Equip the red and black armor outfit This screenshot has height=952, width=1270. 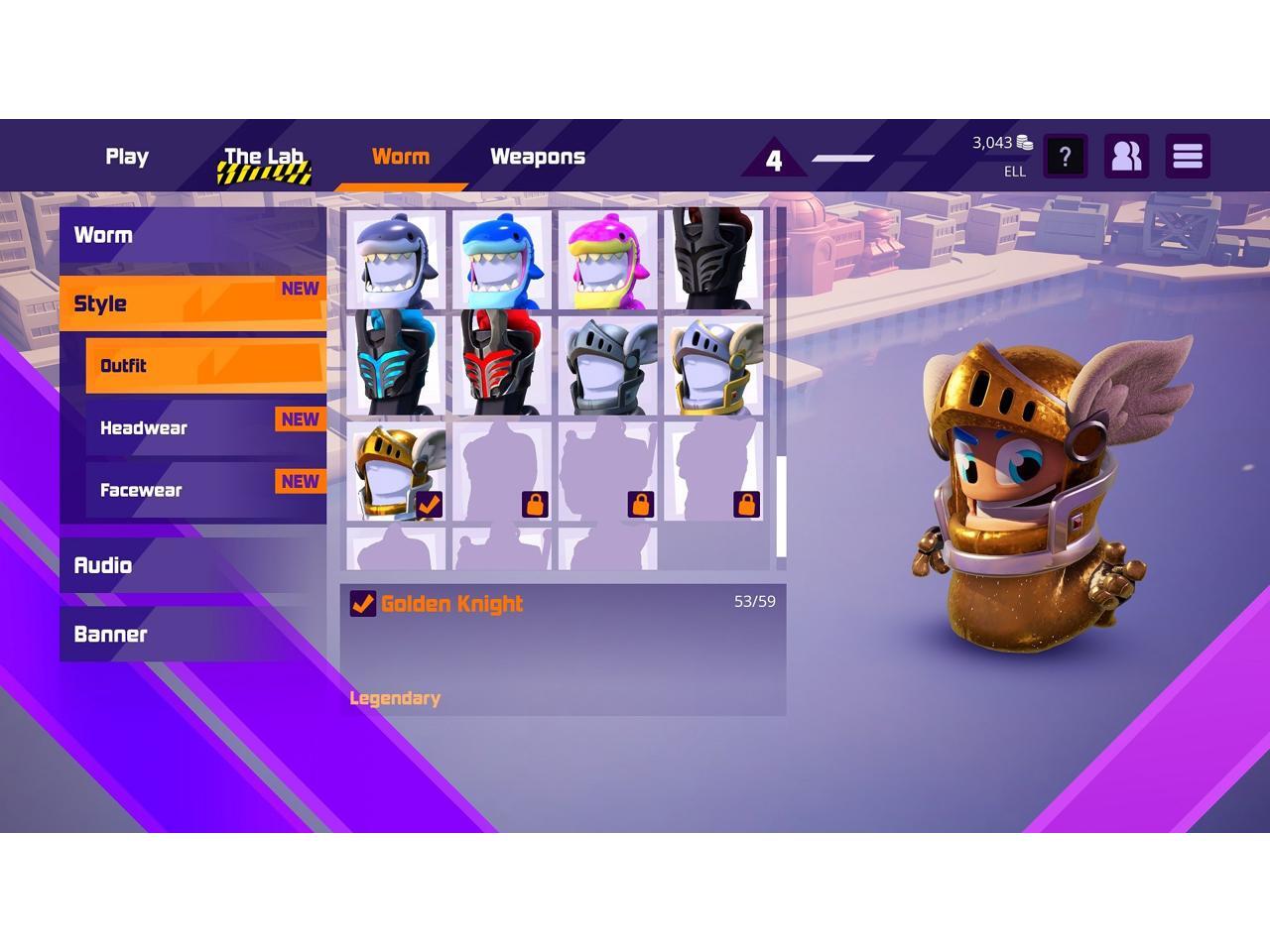[x=502, y=365]
